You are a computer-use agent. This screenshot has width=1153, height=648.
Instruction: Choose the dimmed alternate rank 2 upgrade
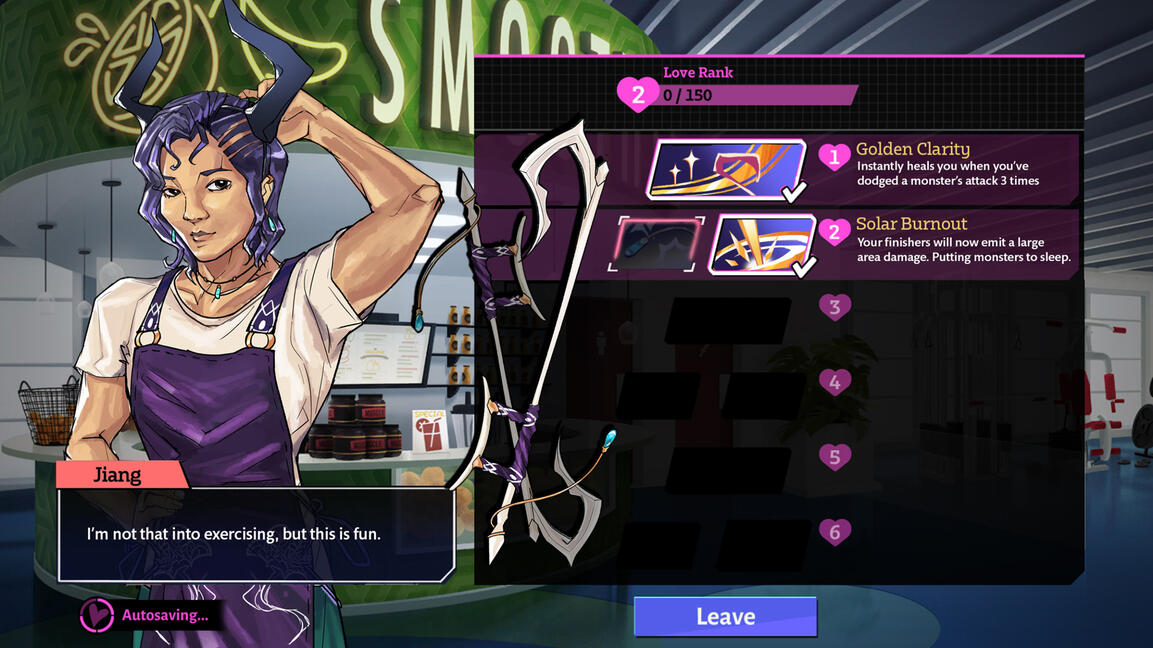655,244
